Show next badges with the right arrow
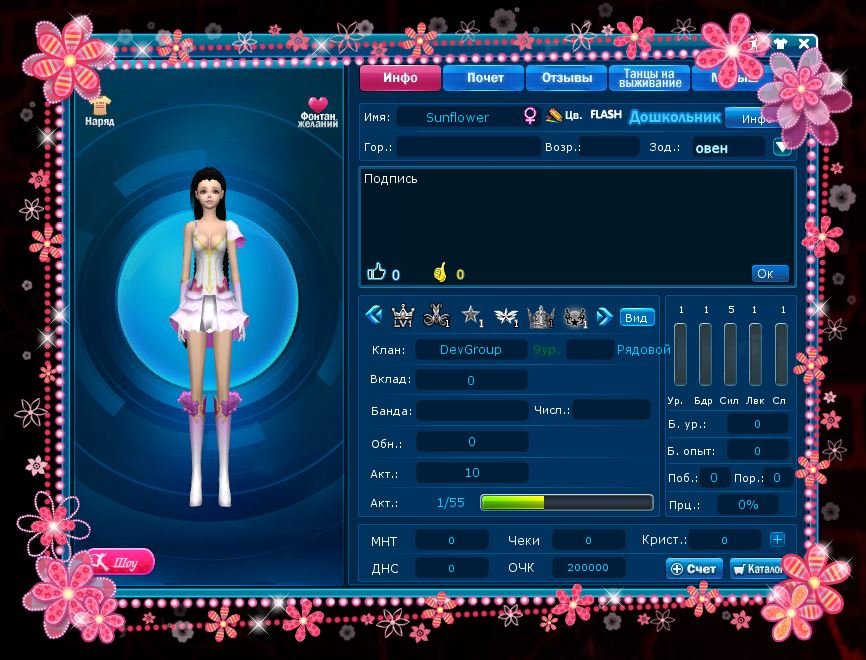Image resolution: width=866 pixels, height=660 pixels. point(603,316)
